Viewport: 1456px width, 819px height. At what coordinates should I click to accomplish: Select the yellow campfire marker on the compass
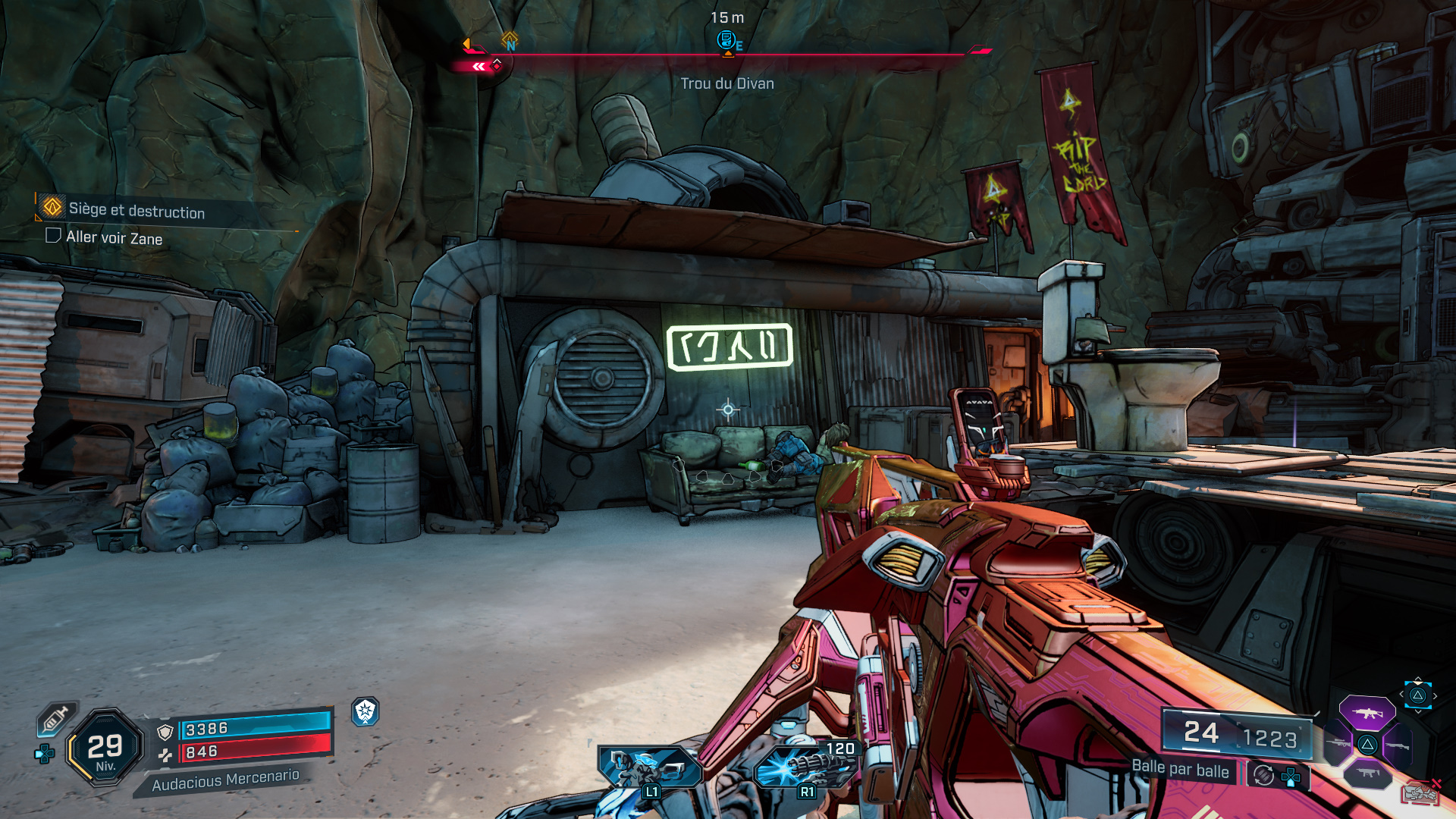click(510, 38)
